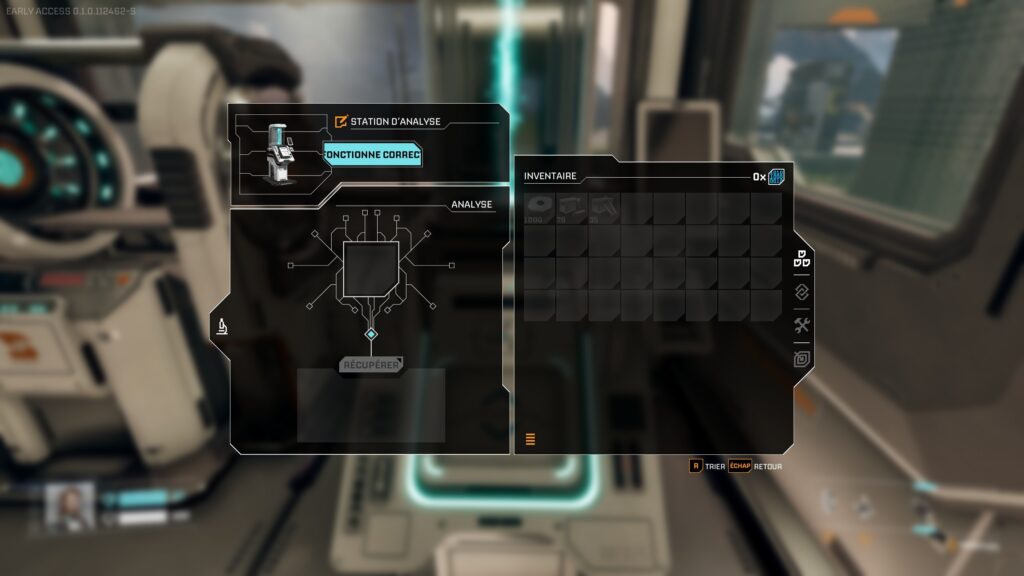
Task: Select the inventory item with 1000 count
Action: (x=540, y=208)
